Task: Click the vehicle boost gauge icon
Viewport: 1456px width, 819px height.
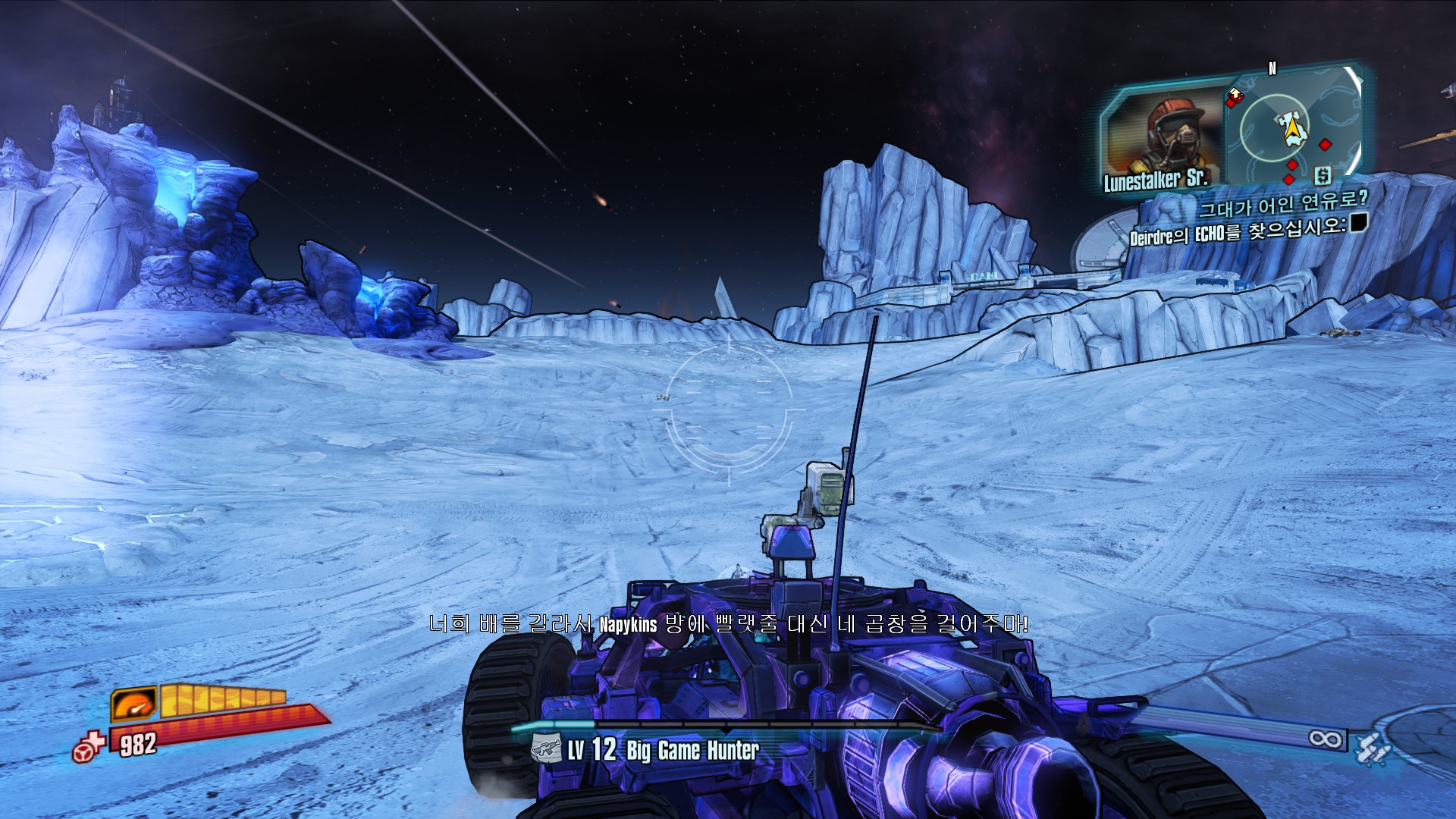Action: click(x=134, y=704)
